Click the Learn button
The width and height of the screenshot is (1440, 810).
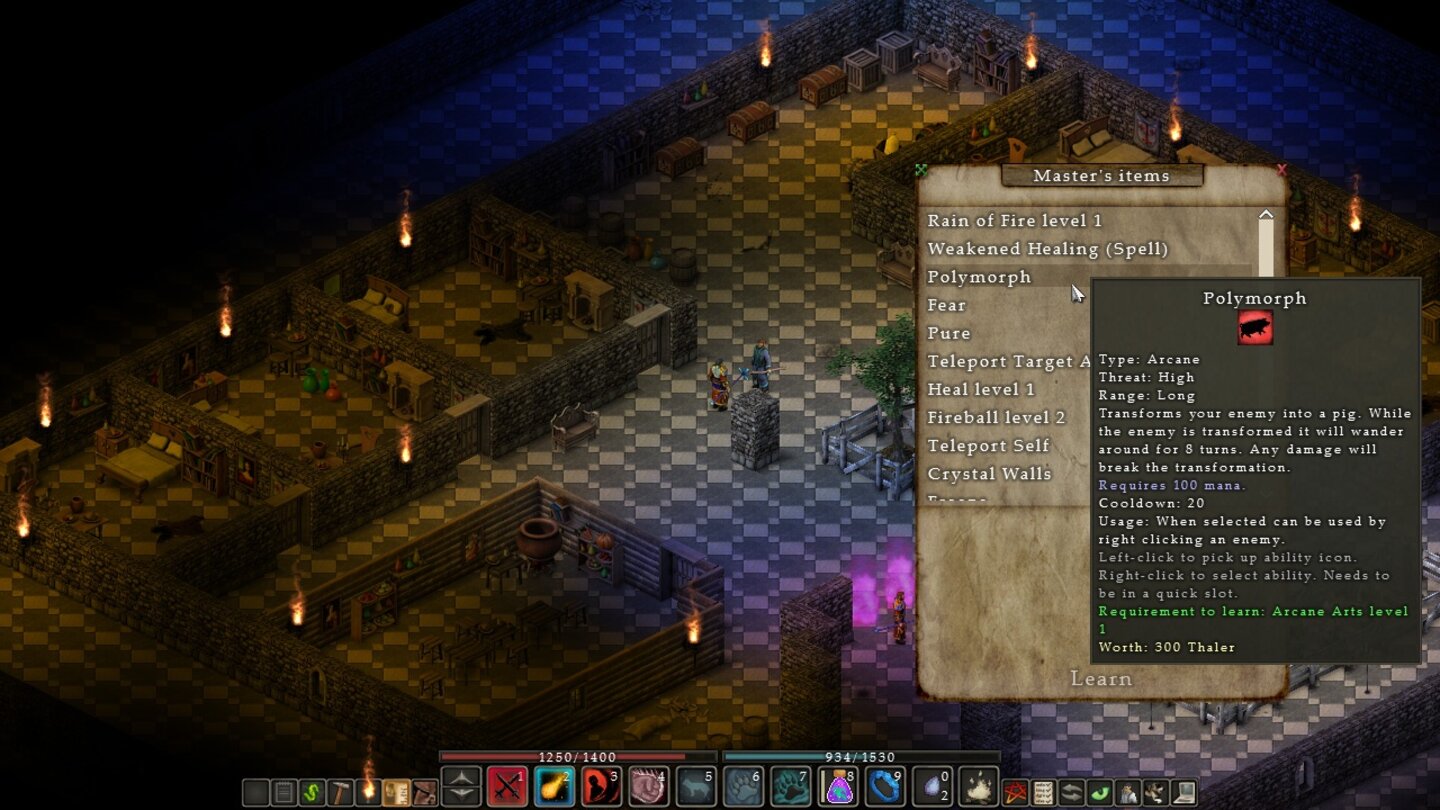1101,679
